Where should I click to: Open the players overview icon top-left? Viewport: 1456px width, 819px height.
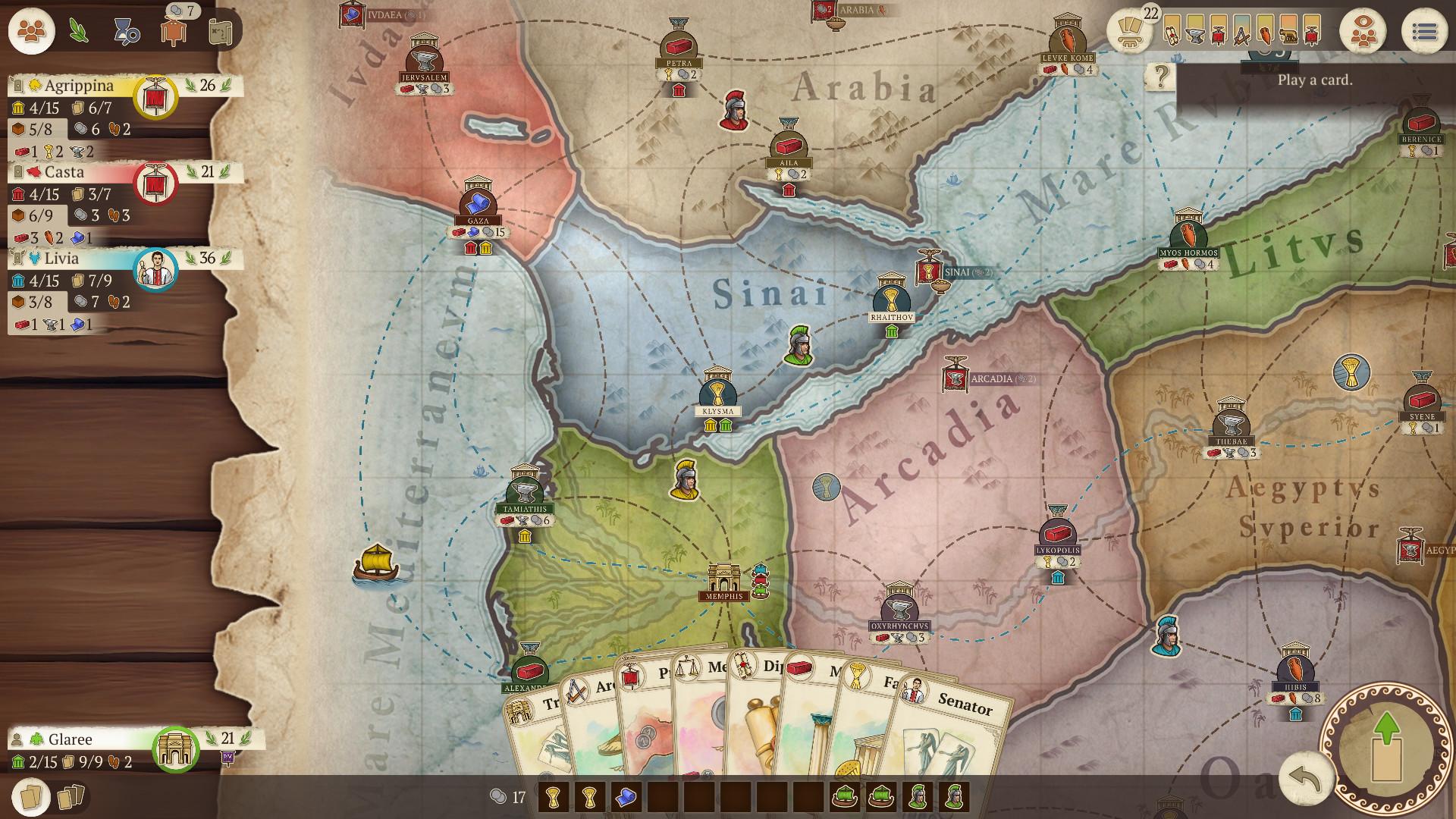(x=30, y=31)
